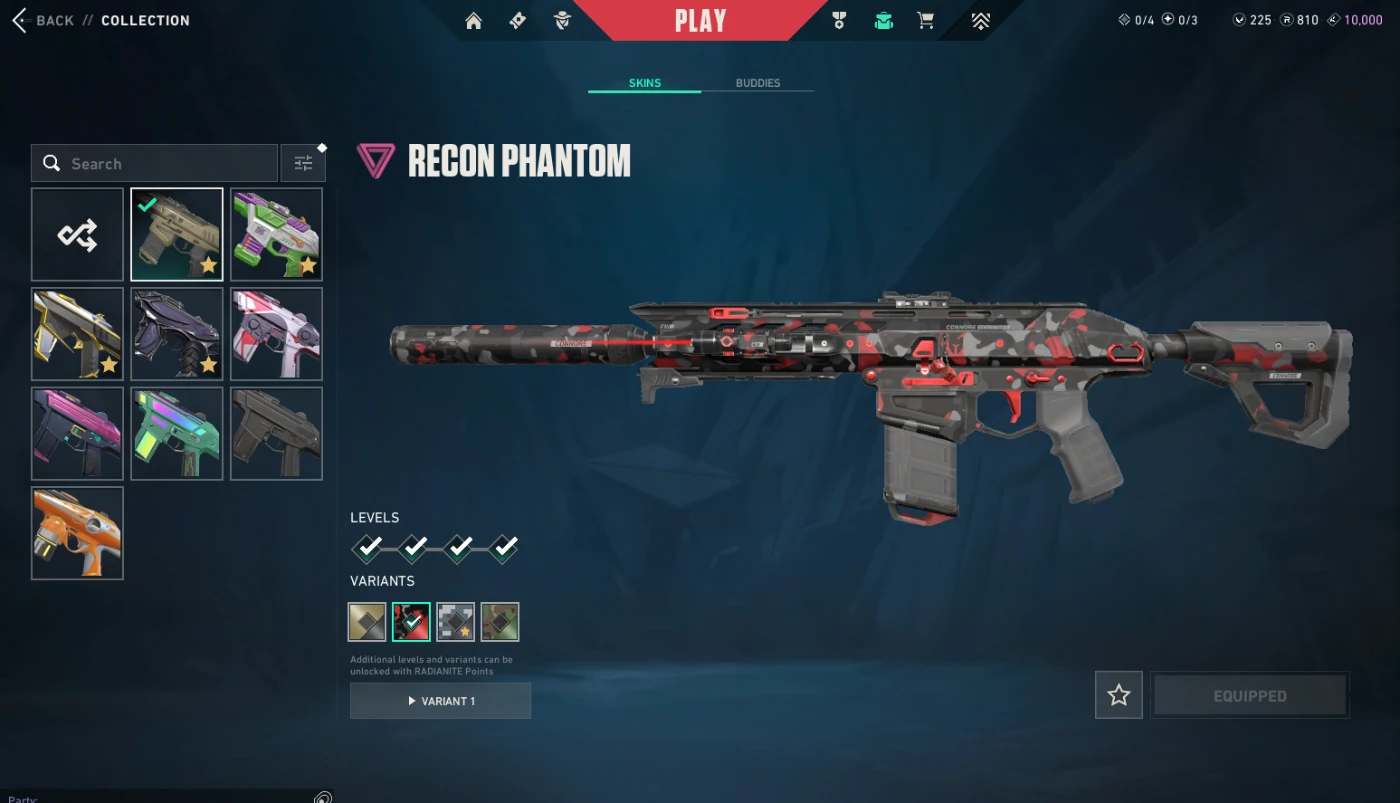Viewport: 1400px width, 803px height.
Task: Open the store shopping cart icon
Action: tap(926, 21)
